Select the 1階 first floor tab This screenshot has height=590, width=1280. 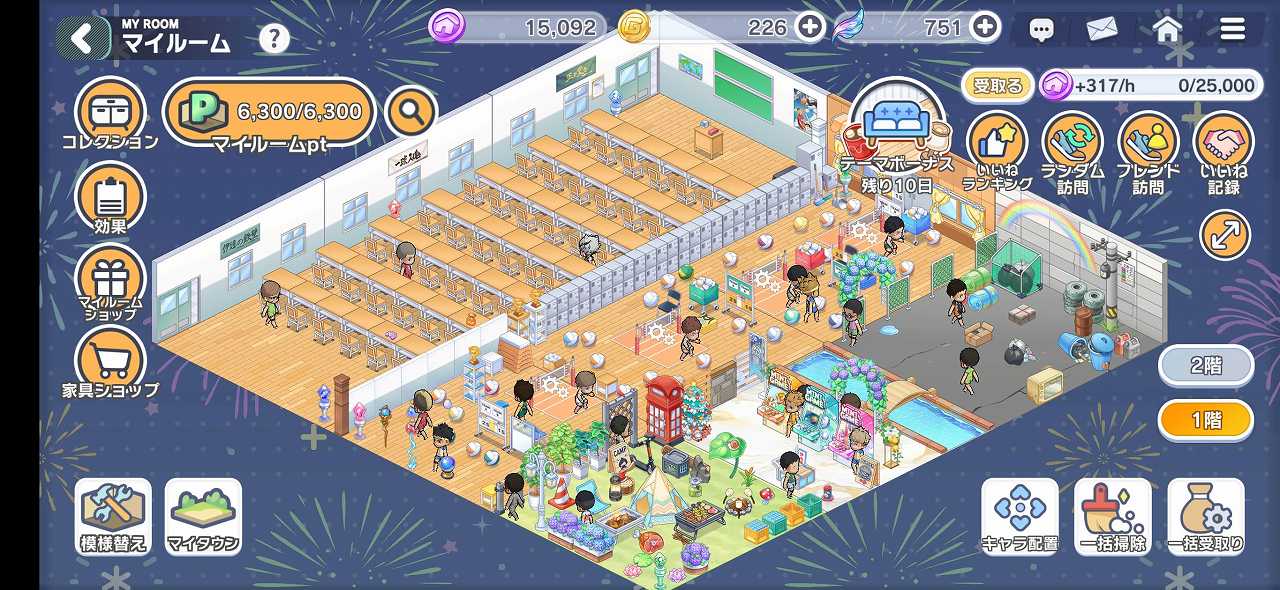[x=1205, y=420]
